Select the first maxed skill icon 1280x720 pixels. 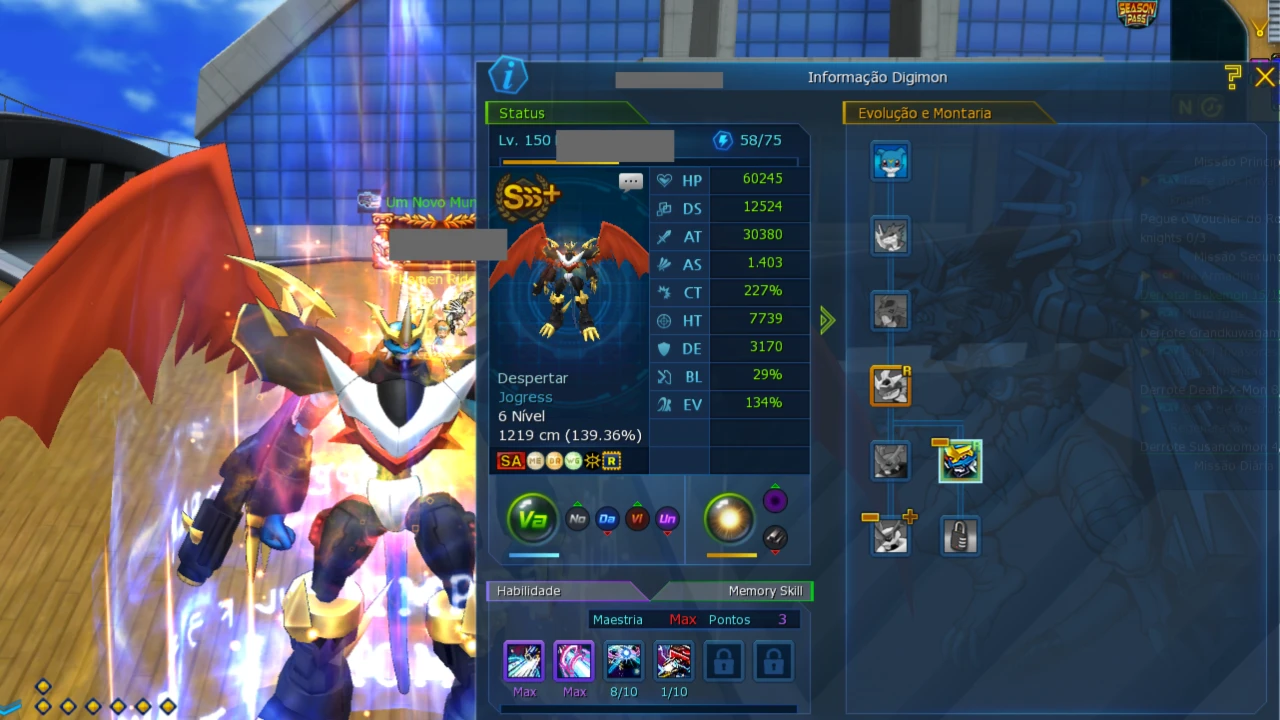524,661
